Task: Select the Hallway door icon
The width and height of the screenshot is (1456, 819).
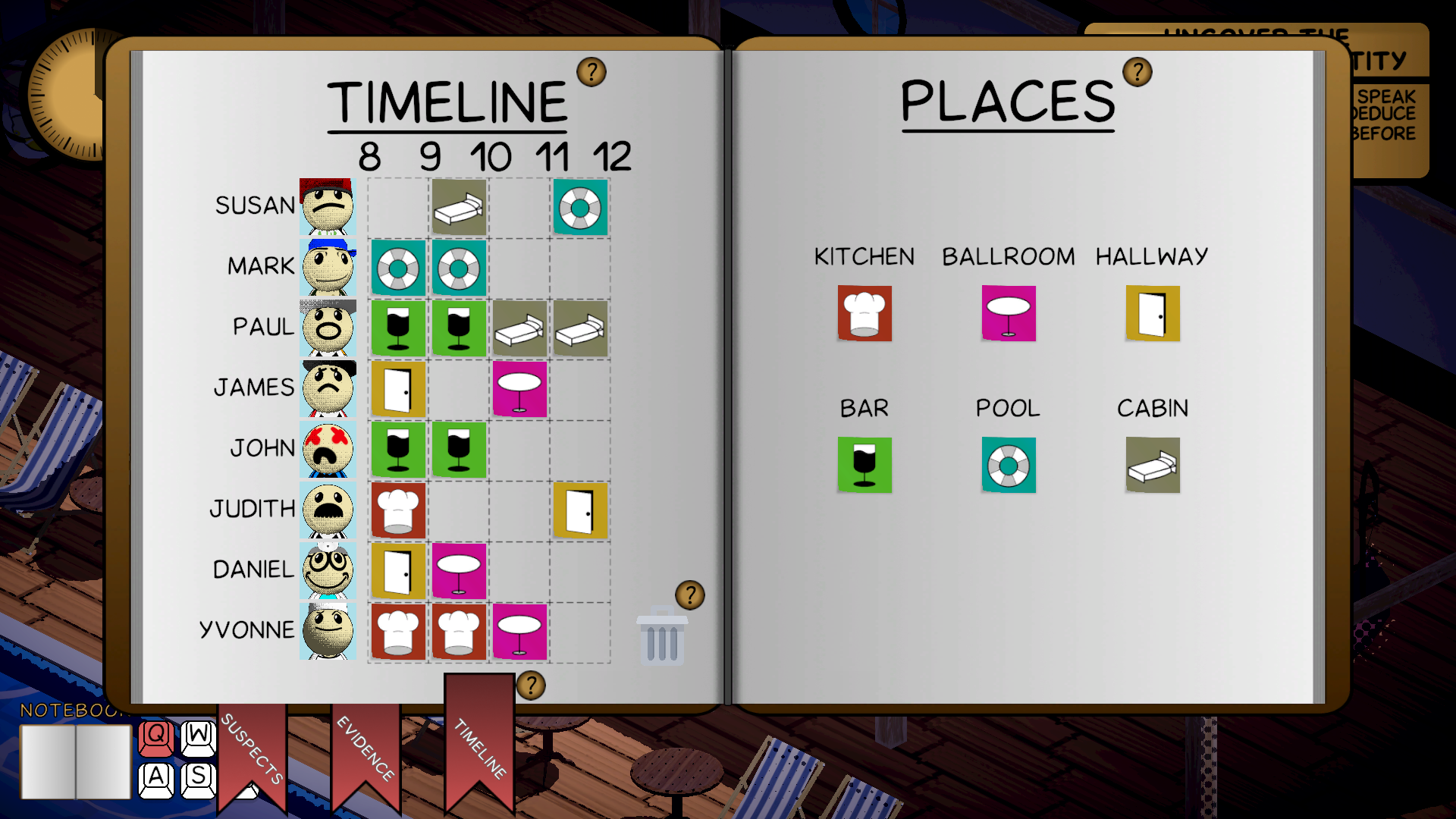Action: click(x=1151, y=314)
